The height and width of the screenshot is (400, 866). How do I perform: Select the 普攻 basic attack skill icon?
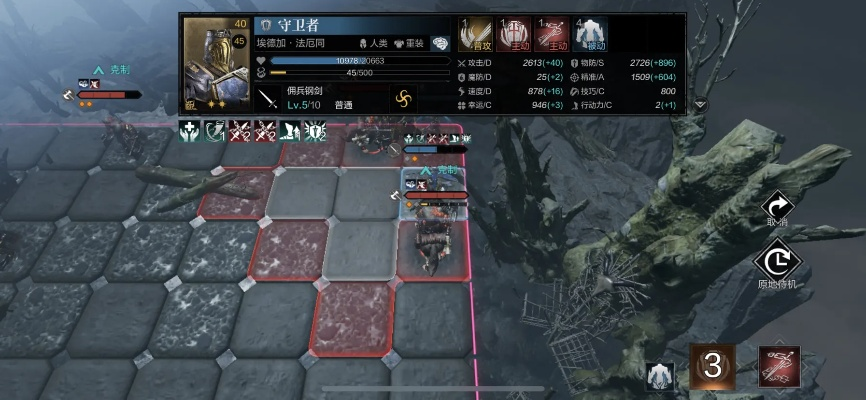(475, 35)
